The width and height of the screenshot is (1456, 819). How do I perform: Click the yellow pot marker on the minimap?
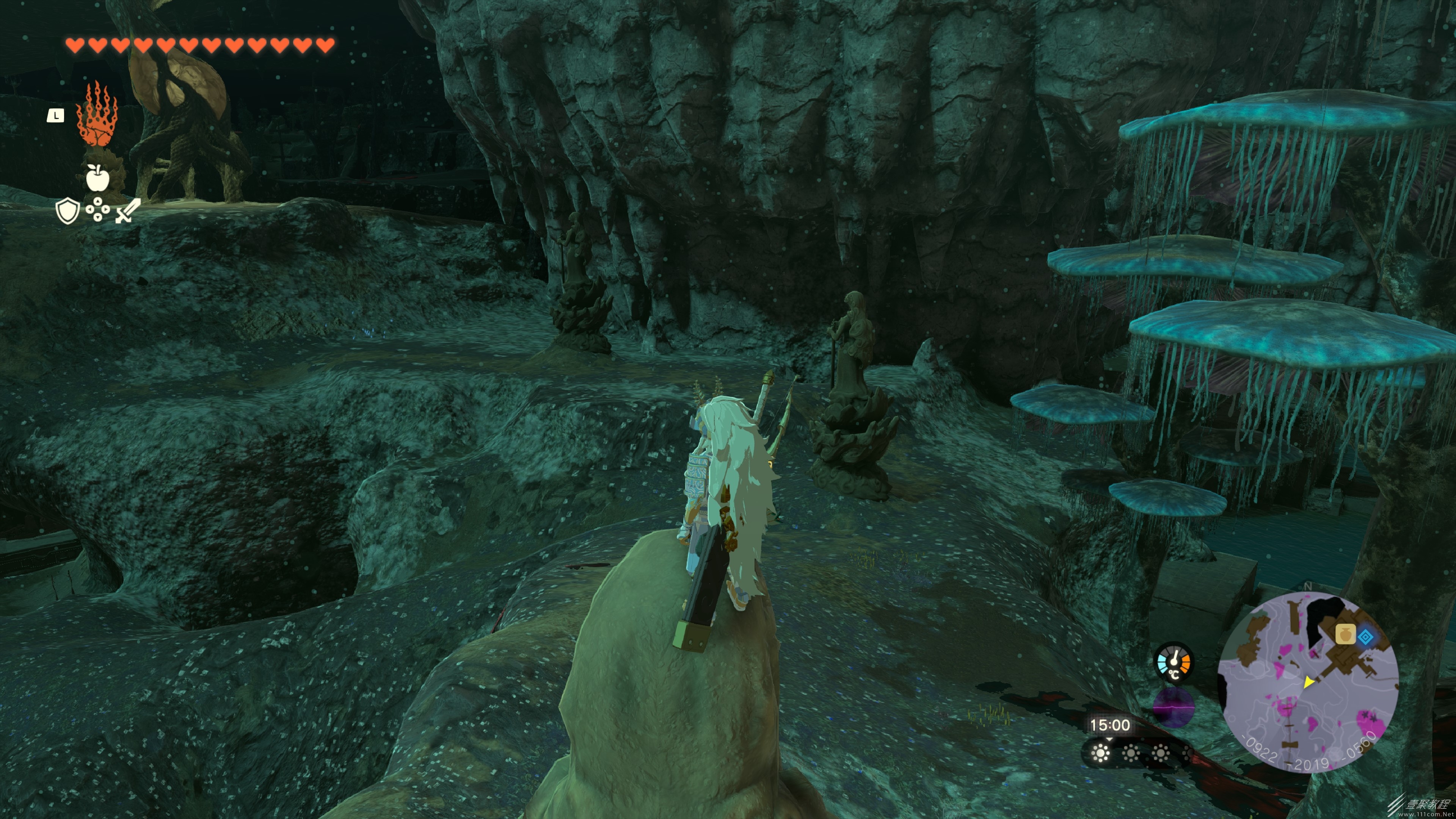tap(1345, 634)
